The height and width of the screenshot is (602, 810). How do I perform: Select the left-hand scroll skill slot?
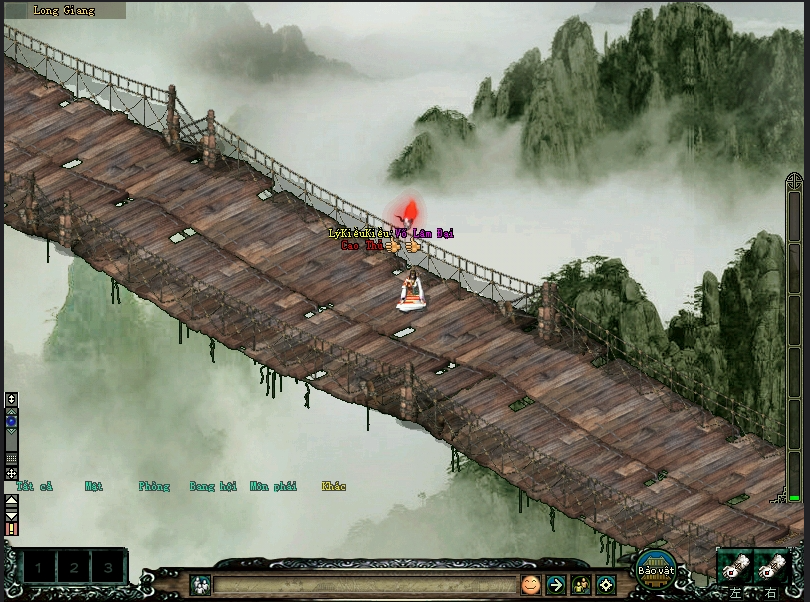coord(735,568)
